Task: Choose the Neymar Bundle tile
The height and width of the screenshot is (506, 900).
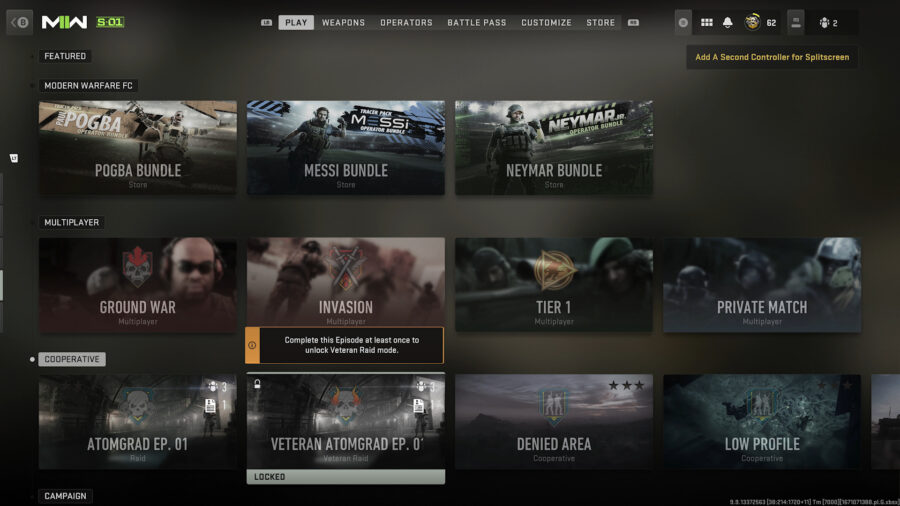Action: tap(554, 147)
